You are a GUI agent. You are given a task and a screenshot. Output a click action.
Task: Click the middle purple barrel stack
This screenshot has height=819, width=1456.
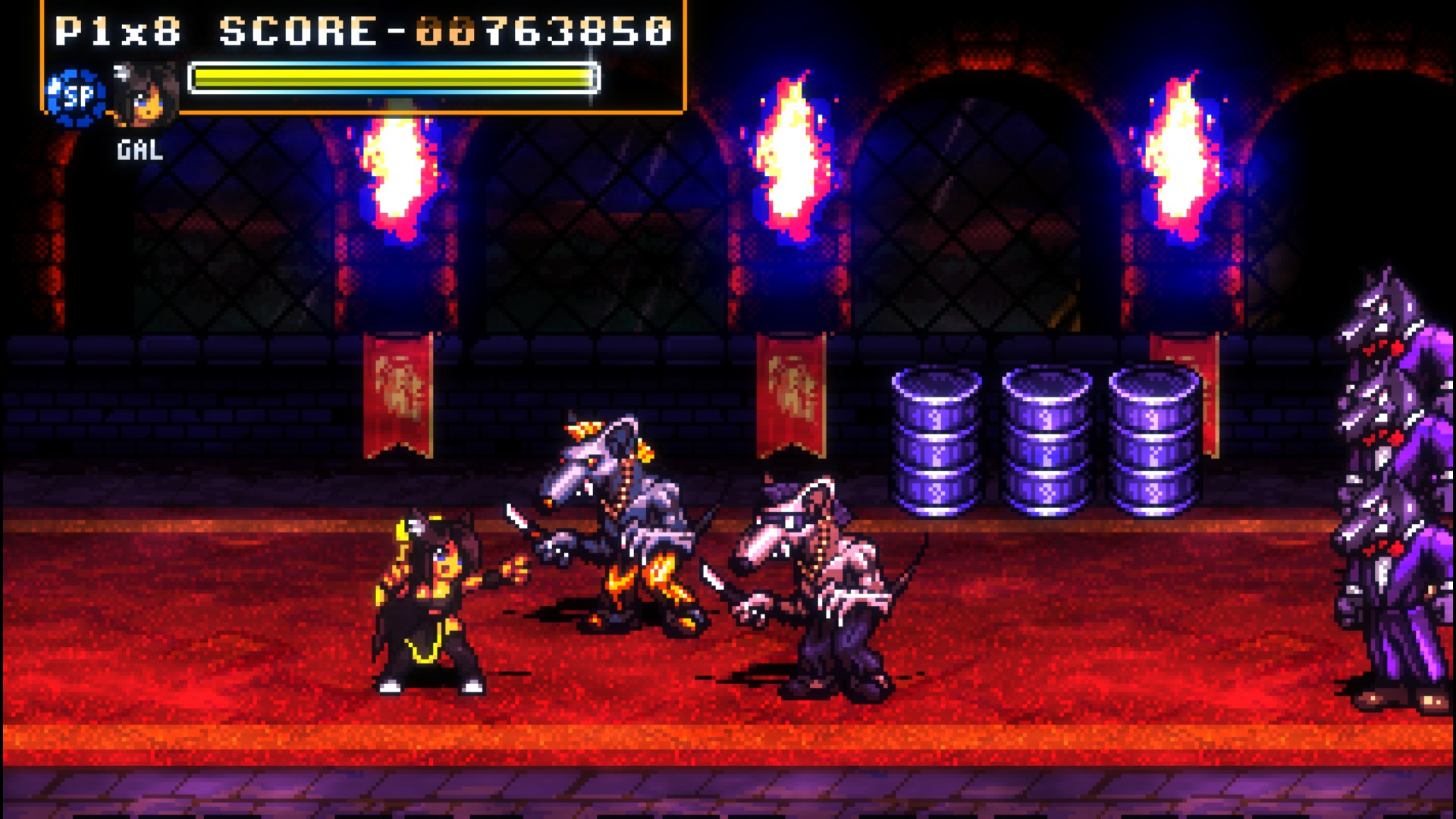click(1046, 436)
